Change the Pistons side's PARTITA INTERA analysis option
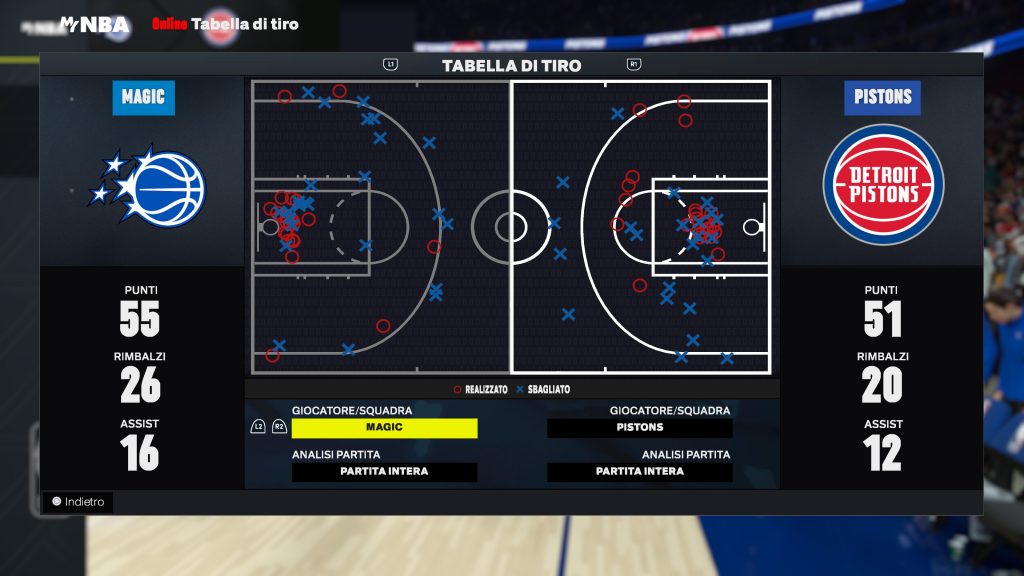 [x=640, y=472]
